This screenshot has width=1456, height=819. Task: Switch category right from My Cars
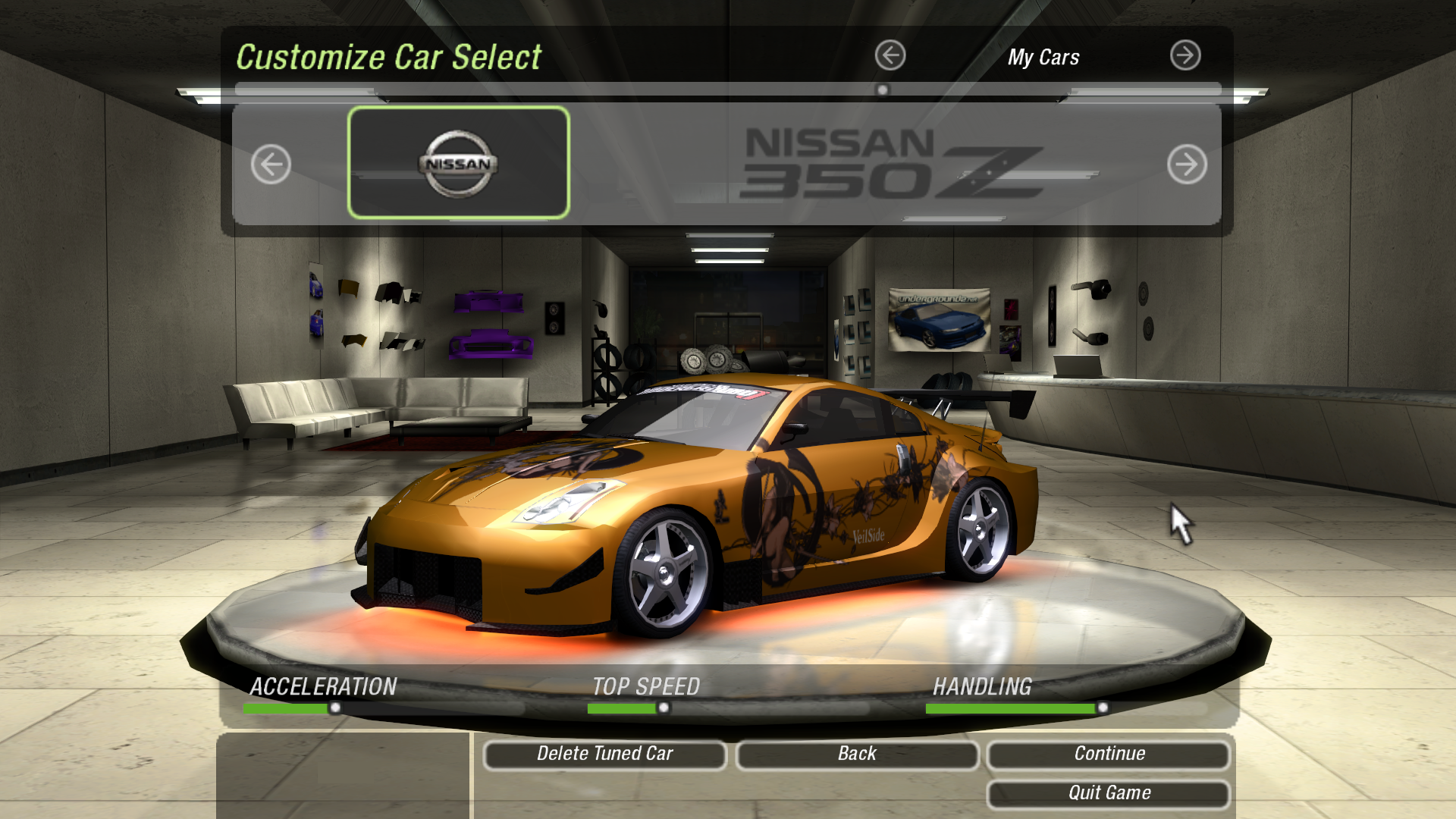tap(1185, 55)
